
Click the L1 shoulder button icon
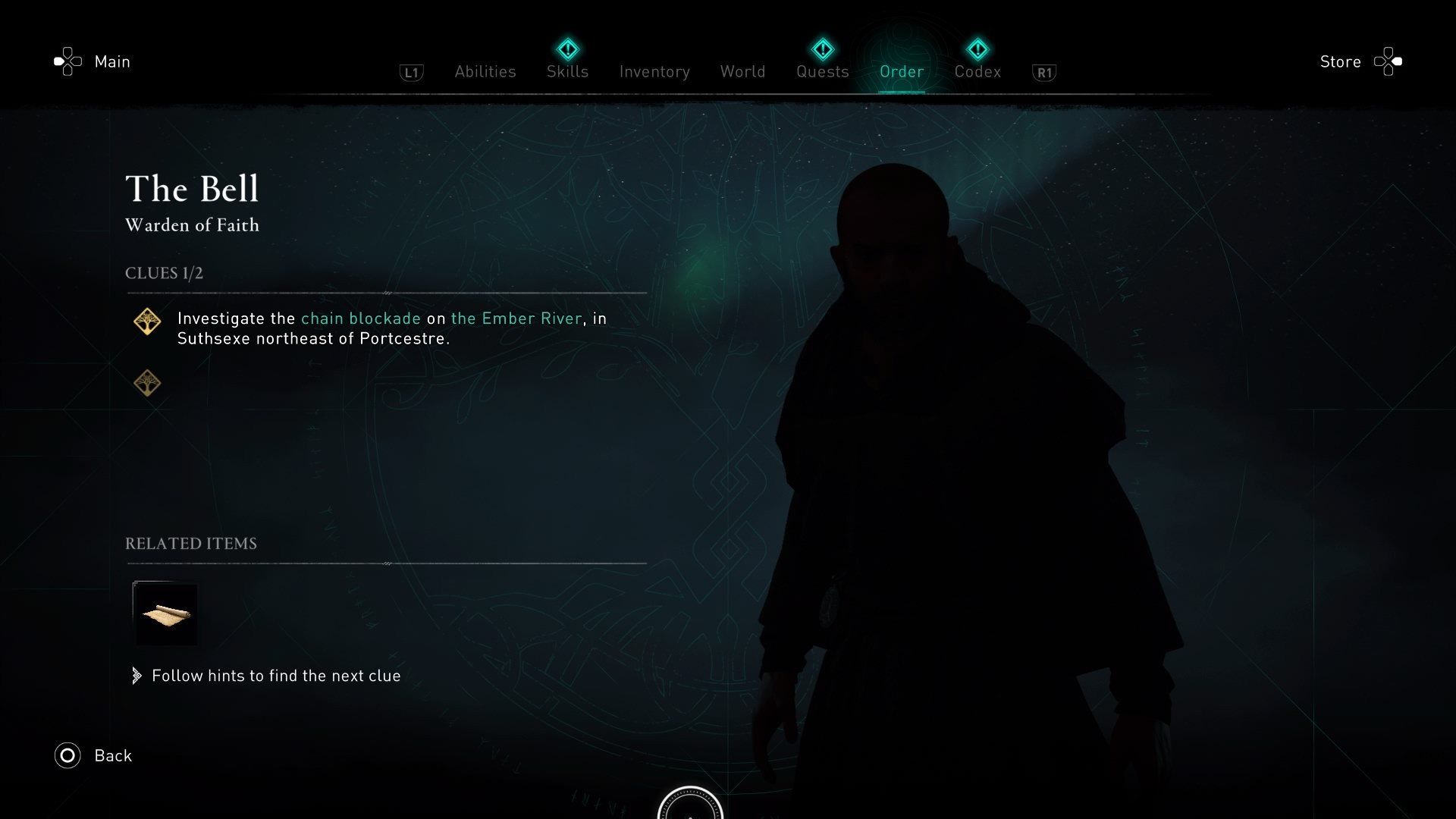(x=410, y=72)
